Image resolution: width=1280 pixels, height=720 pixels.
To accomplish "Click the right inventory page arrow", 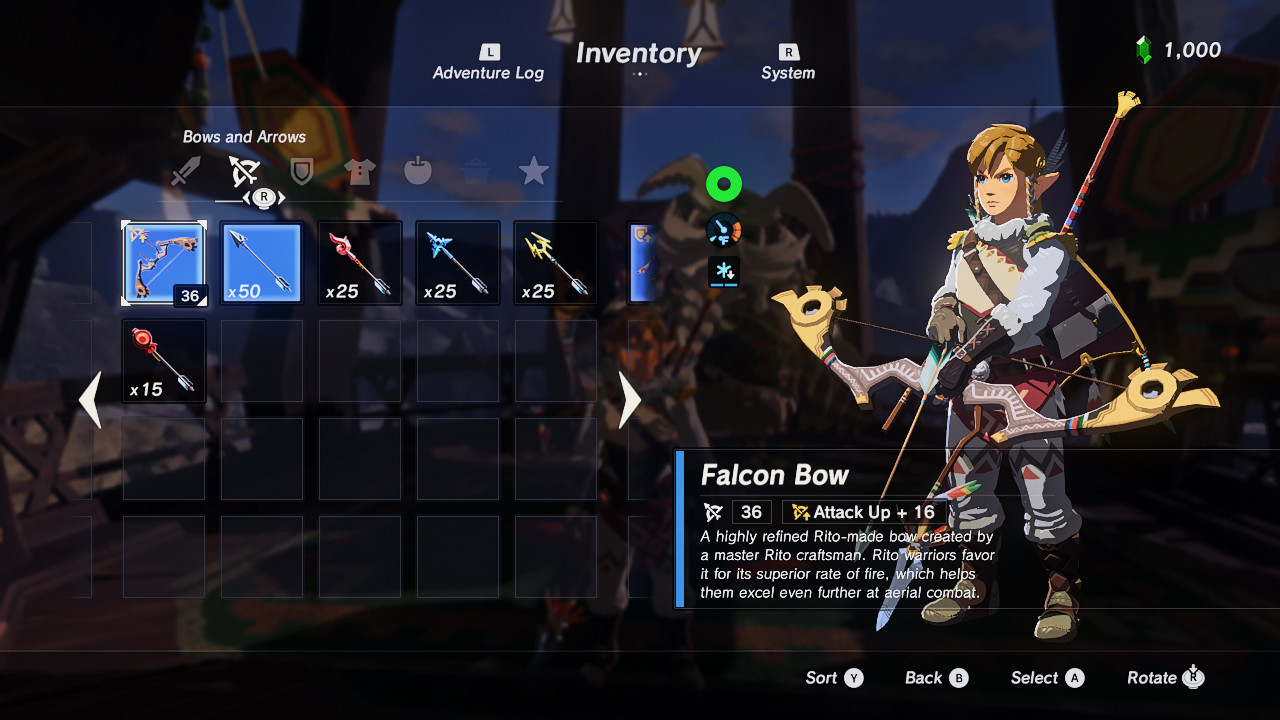I will tap(629, 400).
